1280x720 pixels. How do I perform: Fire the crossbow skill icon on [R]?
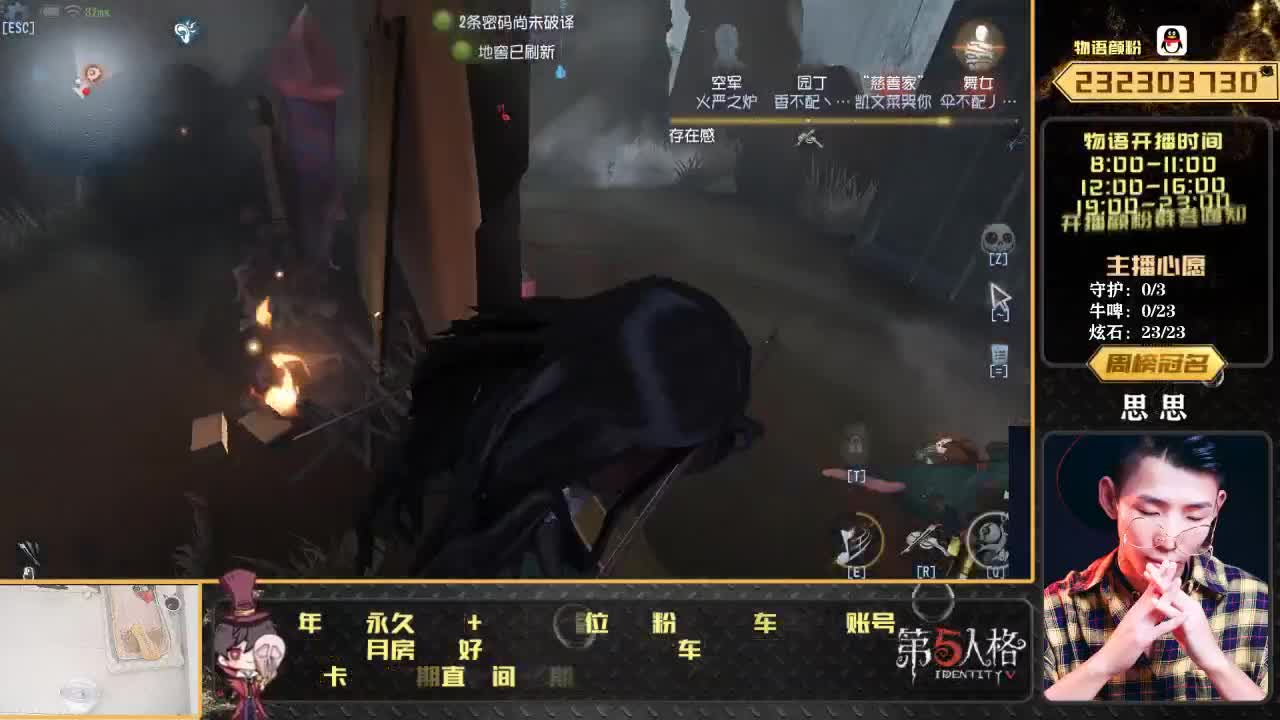click(x=922, y=540)
